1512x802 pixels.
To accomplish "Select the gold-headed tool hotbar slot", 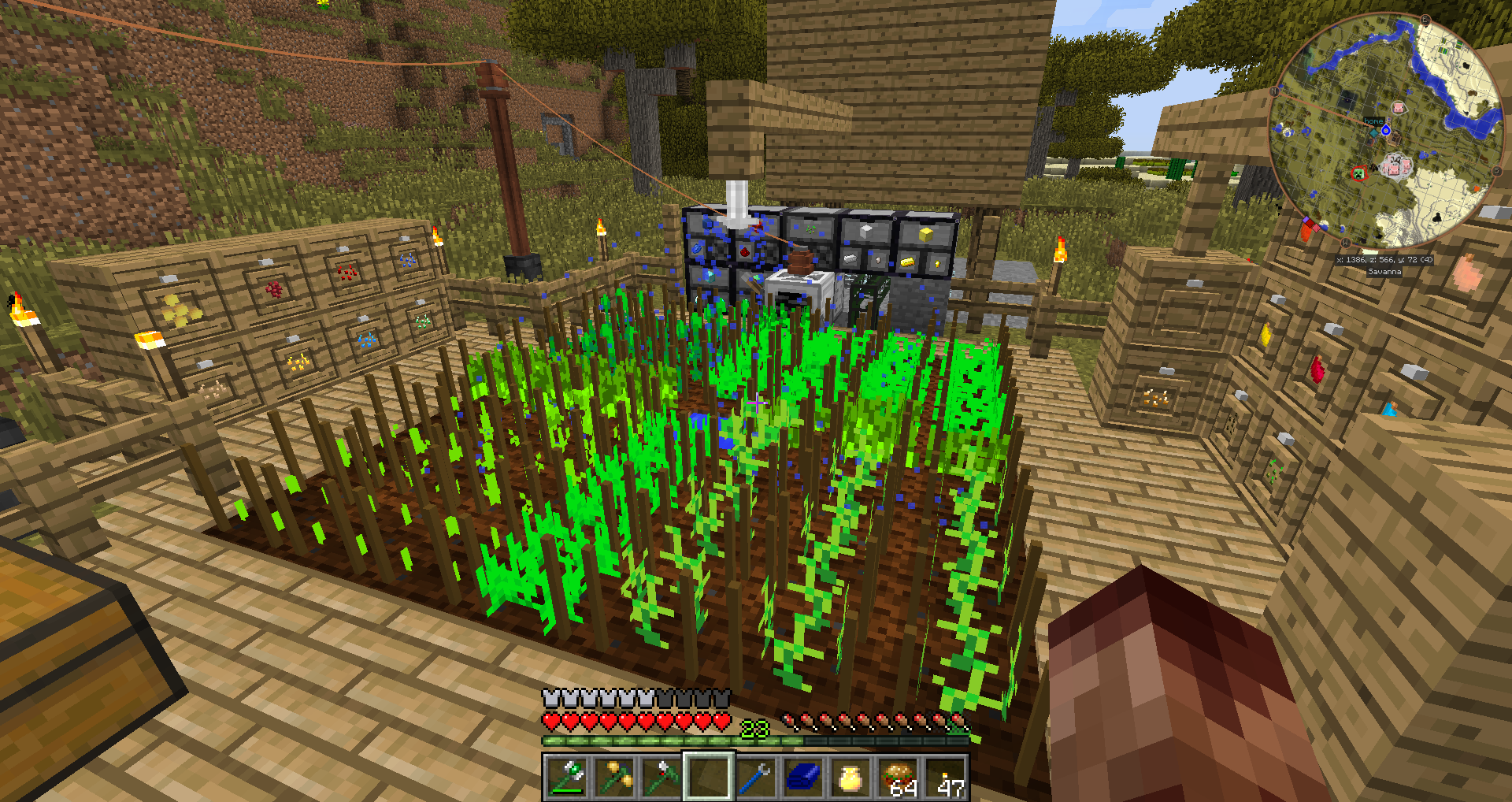I will click(x=614, y=777).
